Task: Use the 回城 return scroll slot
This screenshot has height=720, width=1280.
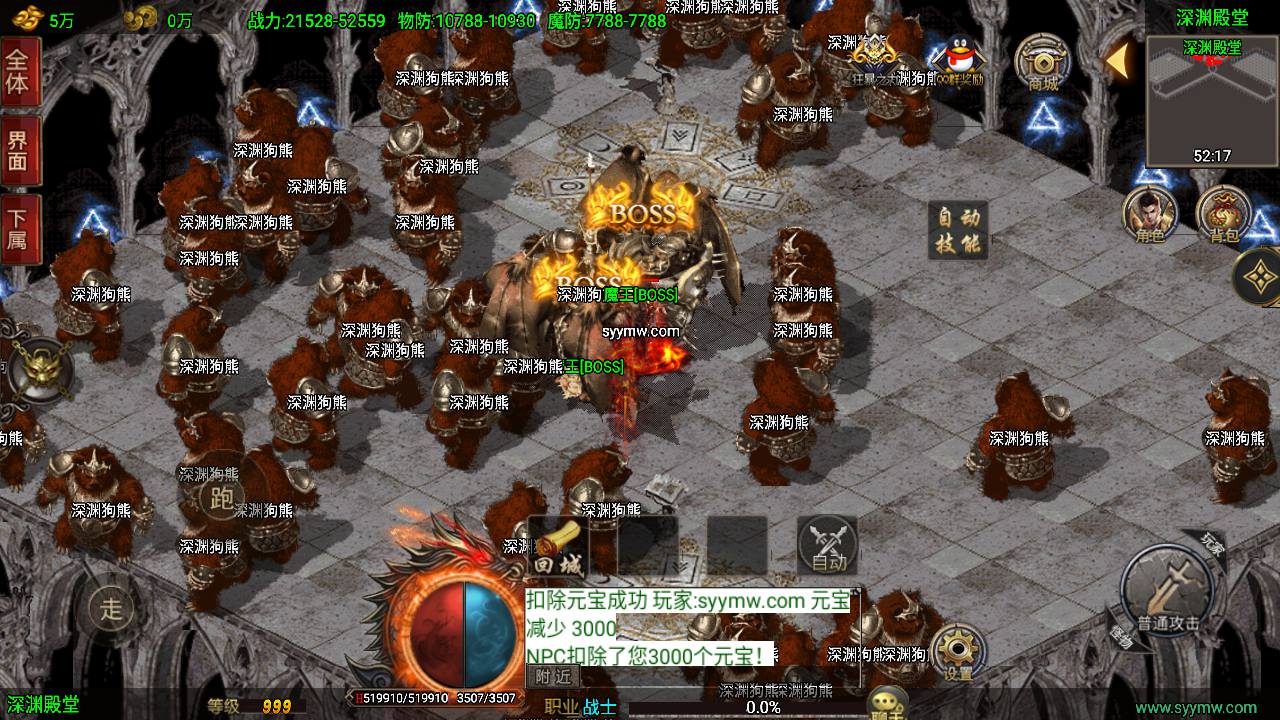Action: [557, 547]
